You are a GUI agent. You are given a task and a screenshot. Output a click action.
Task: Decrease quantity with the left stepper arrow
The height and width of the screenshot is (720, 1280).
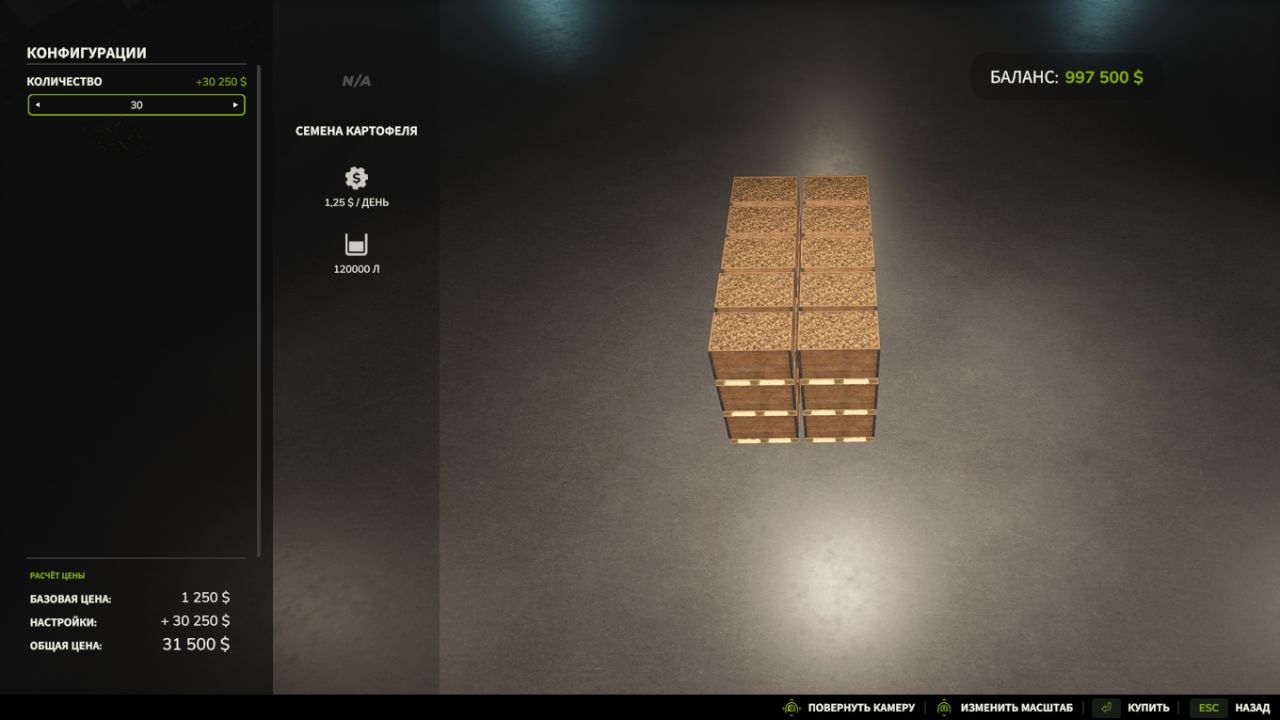pyautogui.click(x=37, y=105)
